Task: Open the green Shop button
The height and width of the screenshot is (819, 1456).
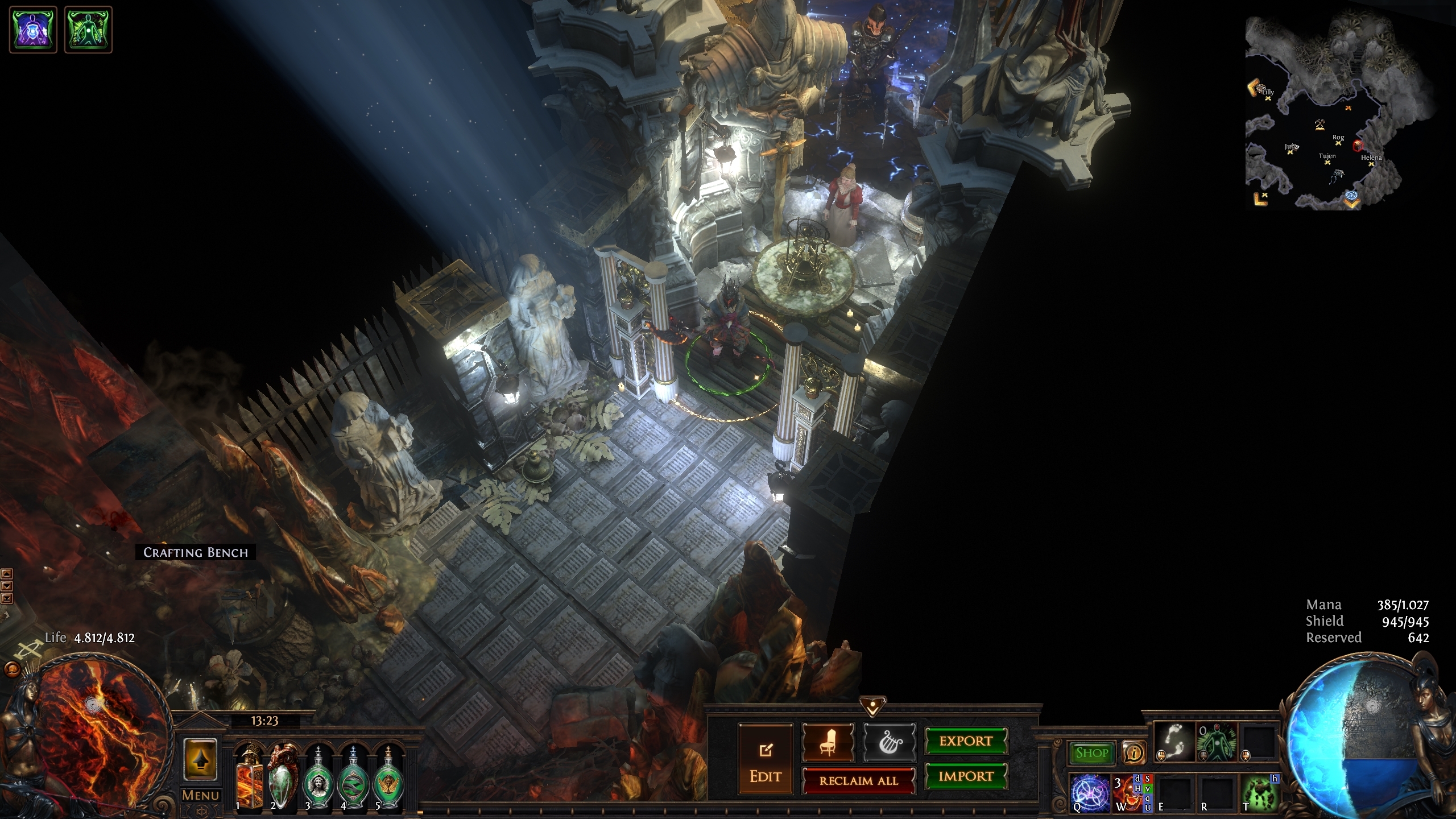Action: [1091, 753]
